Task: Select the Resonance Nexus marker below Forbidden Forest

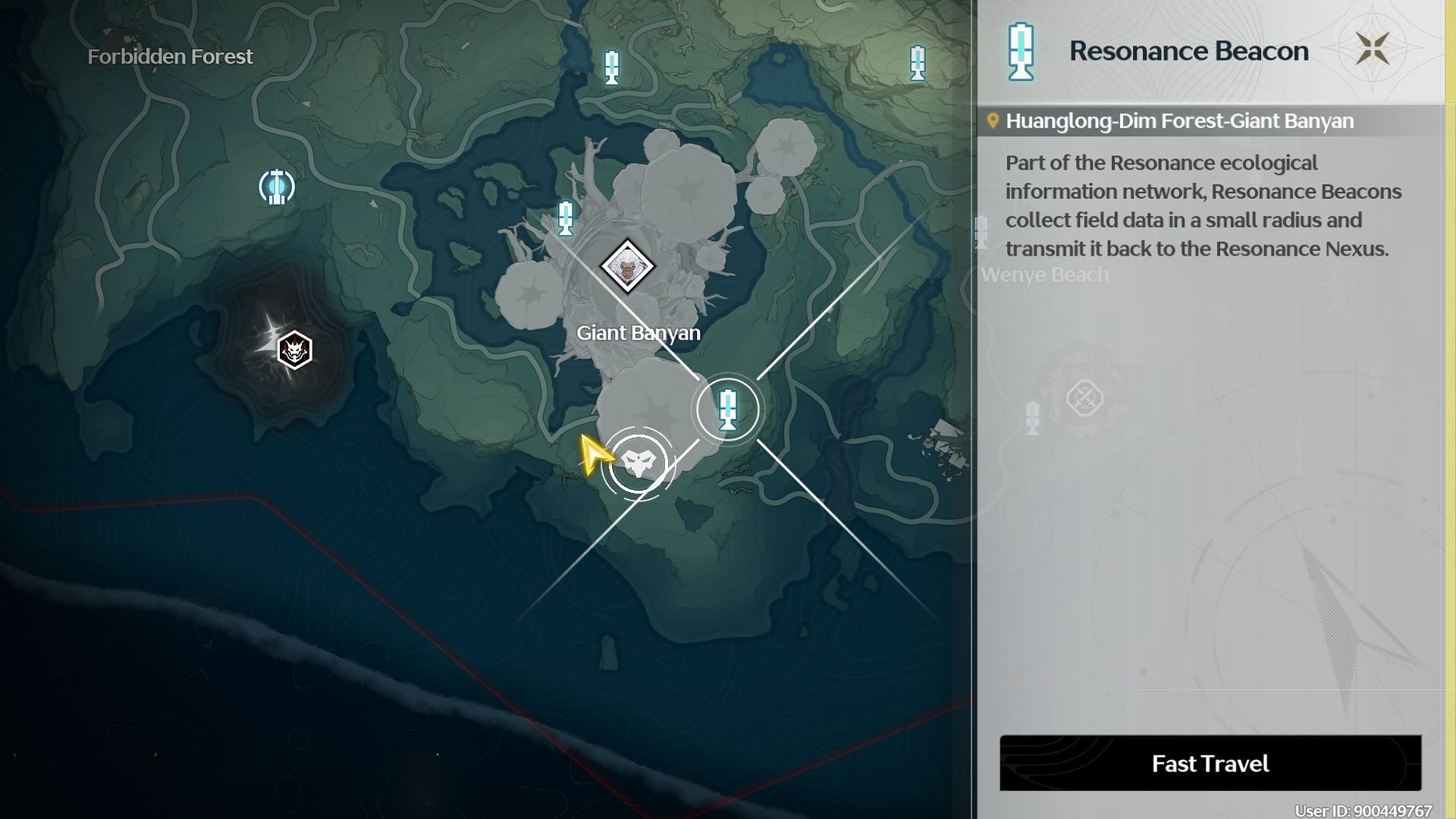Action: coord(277,187)
